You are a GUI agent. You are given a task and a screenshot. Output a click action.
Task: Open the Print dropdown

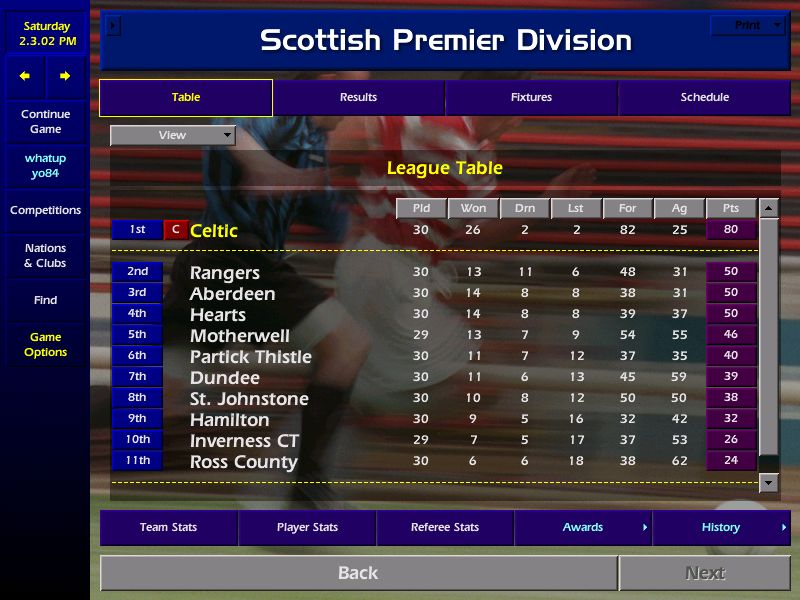pyautogui.click(x=748, y=26)
